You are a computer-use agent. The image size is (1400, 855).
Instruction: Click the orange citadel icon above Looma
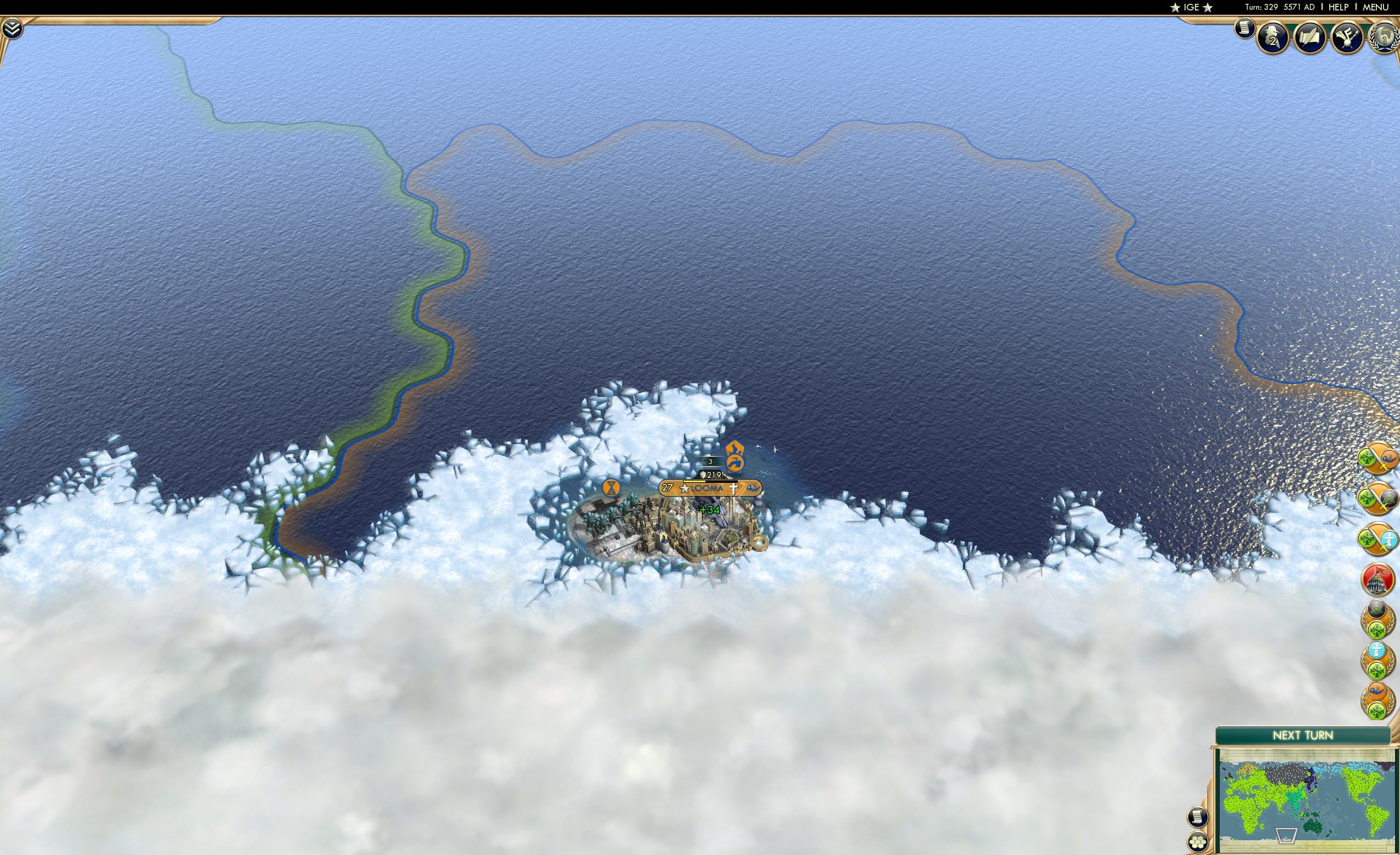733,455
